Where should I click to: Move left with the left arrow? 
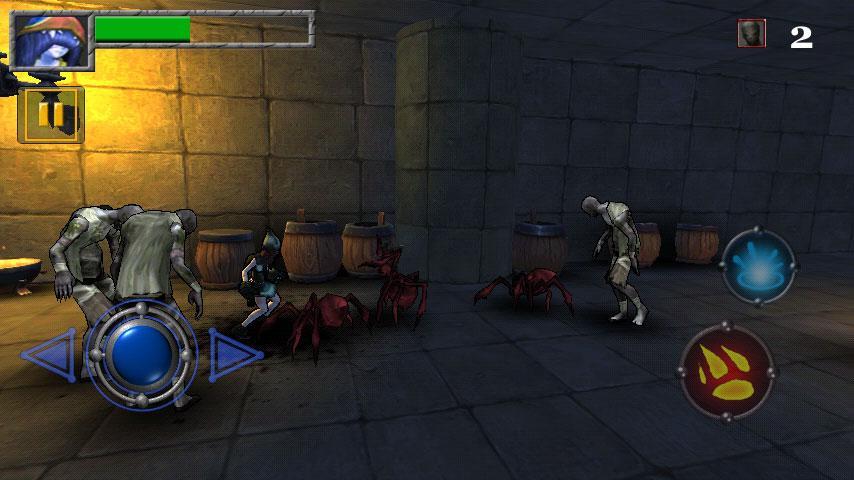[47, 355]
